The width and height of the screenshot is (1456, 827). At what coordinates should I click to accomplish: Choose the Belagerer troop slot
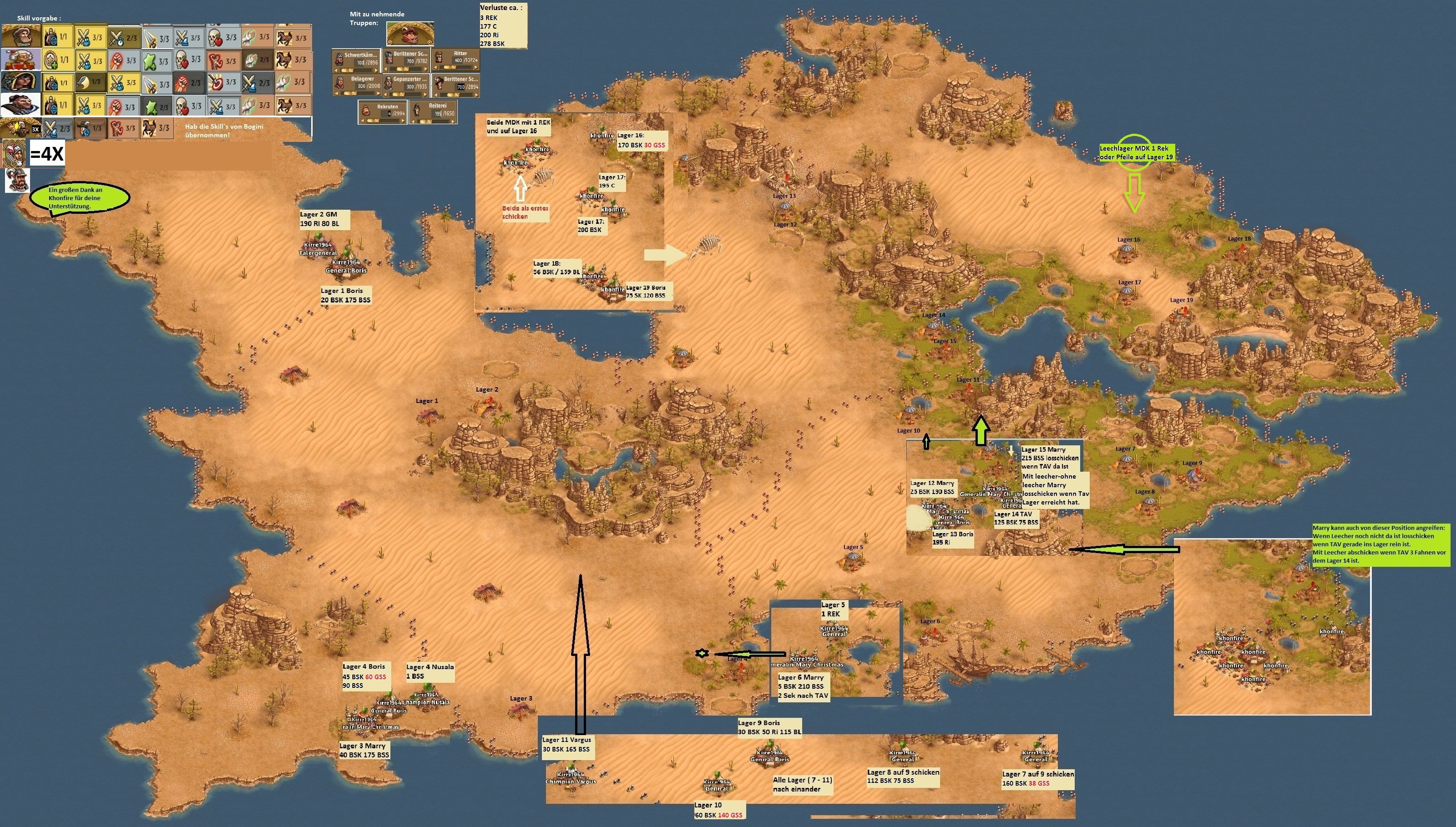[356, 84]
